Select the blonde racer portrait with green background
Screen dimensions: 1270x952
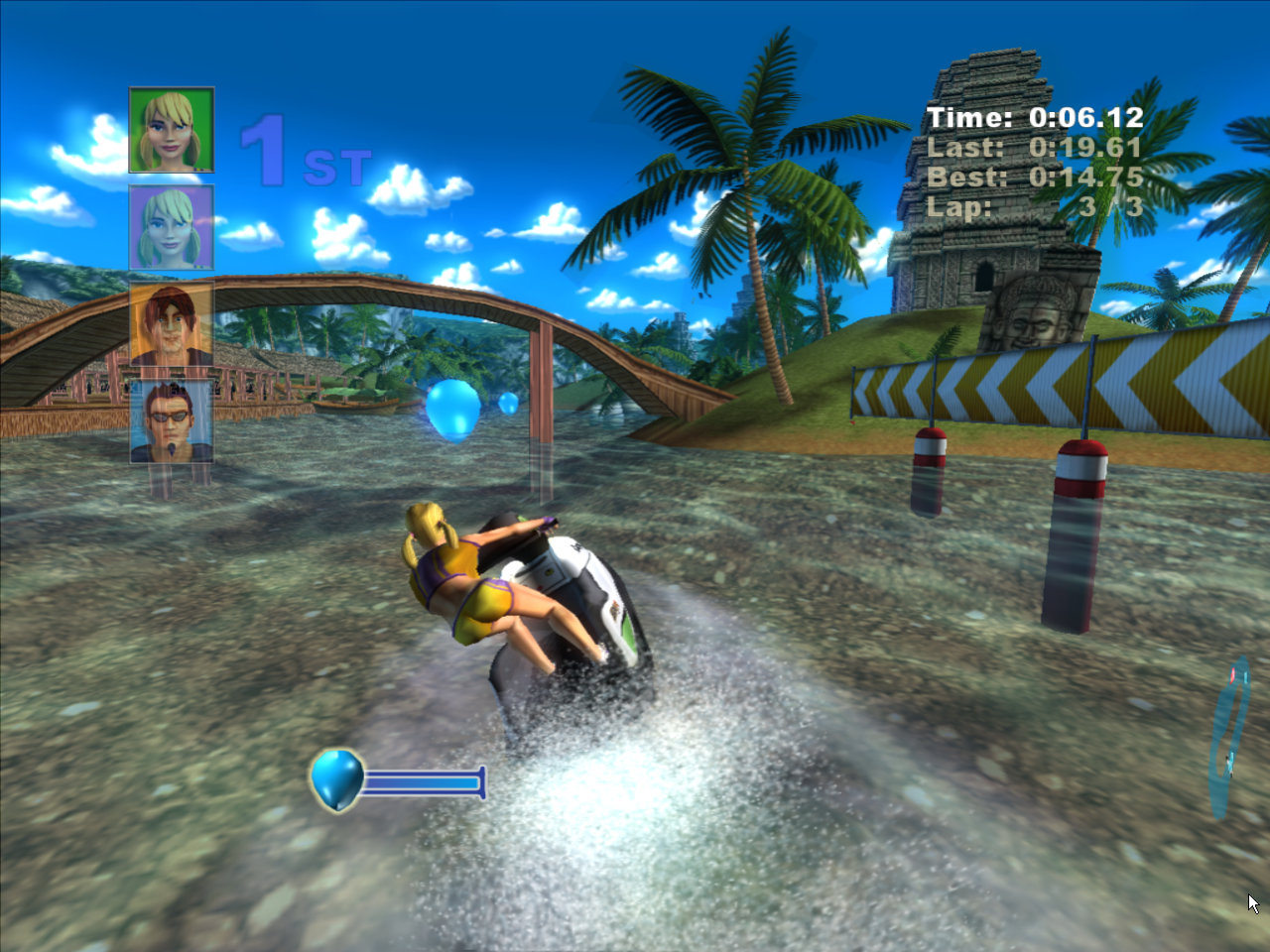tap(171, 130)
